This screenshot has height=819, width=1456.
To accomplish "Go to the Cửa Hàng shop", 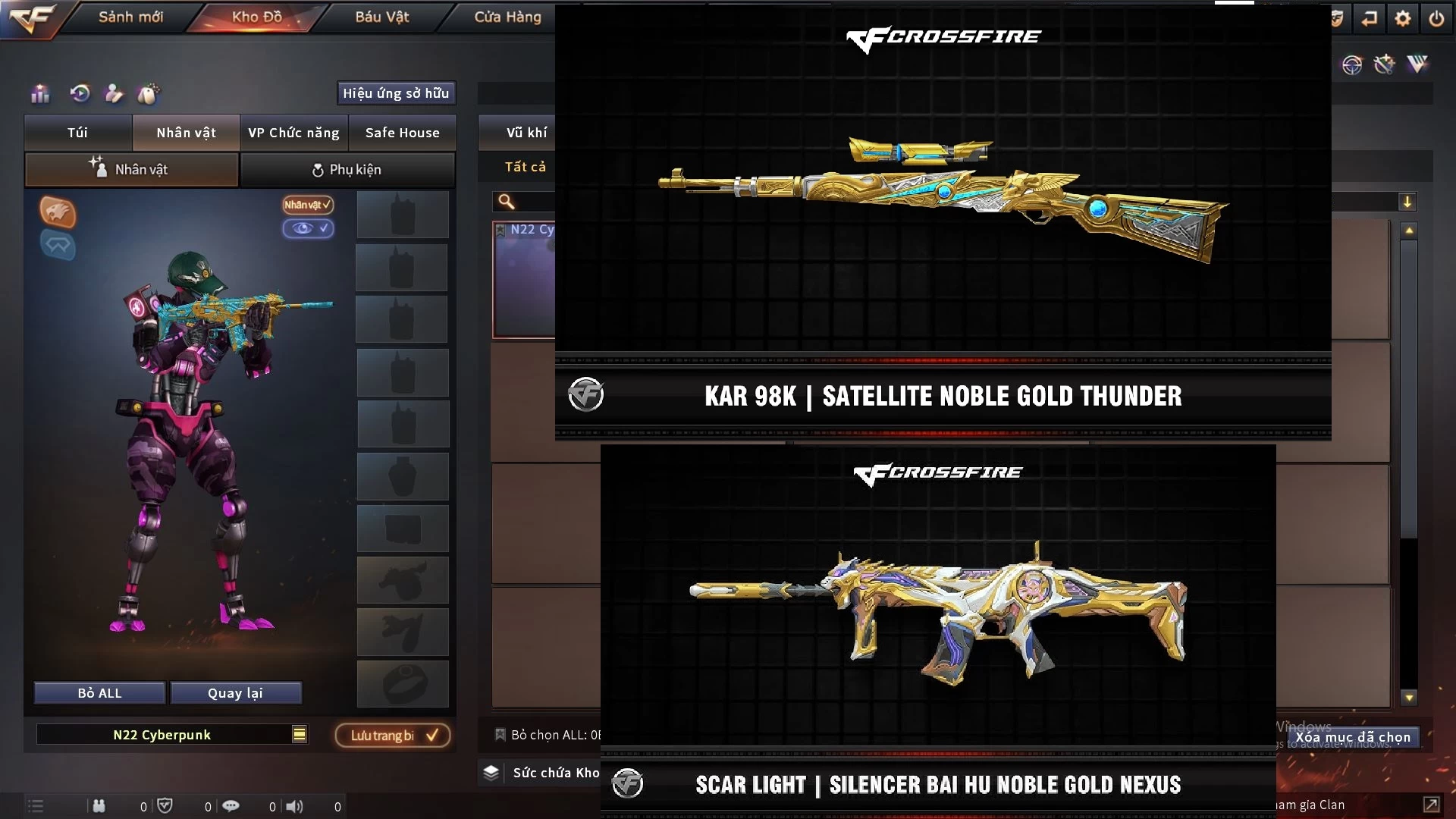I will tap(507, 17).
